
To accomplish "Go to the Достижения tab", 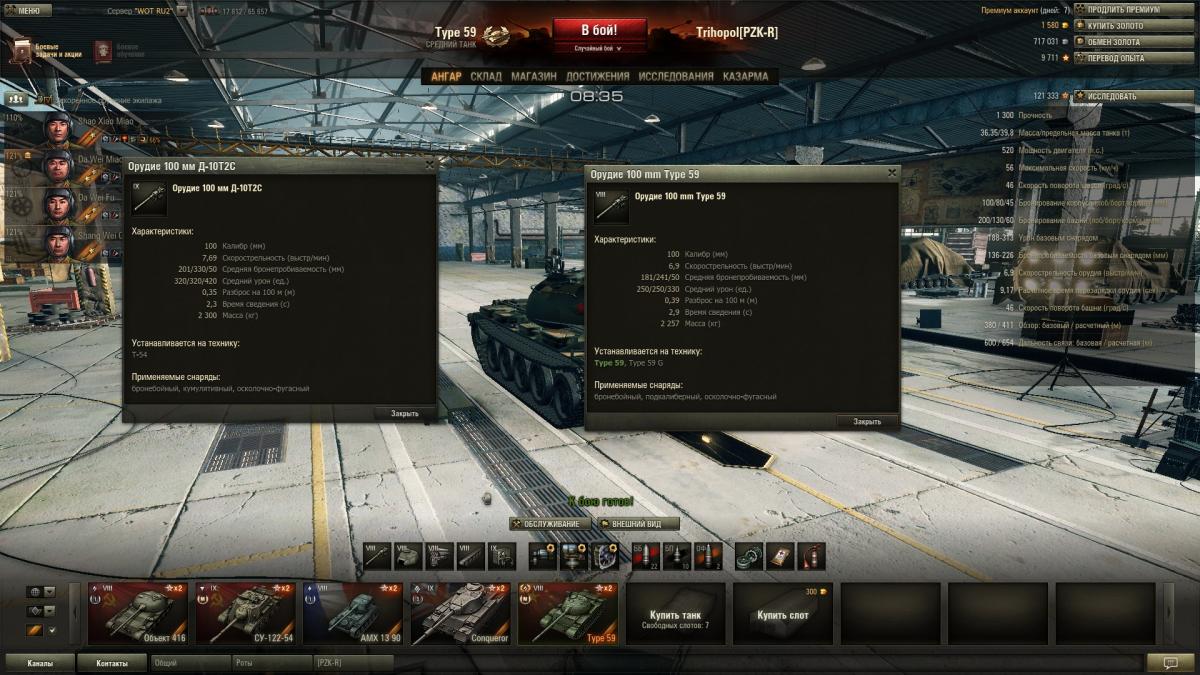I will 597,77.
